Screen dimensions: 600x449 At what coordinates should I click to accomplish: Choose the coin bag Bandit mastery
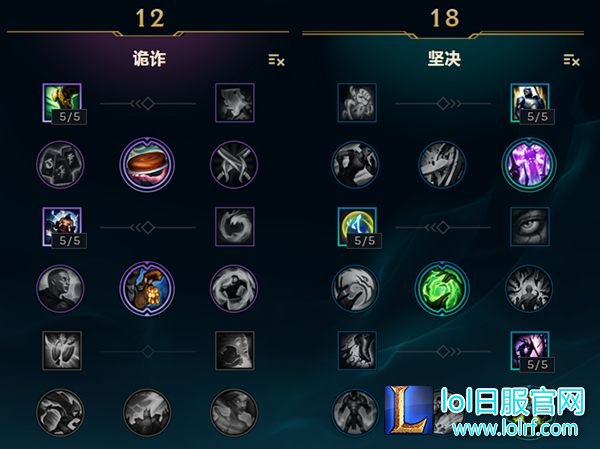click(x=147, y=286)
